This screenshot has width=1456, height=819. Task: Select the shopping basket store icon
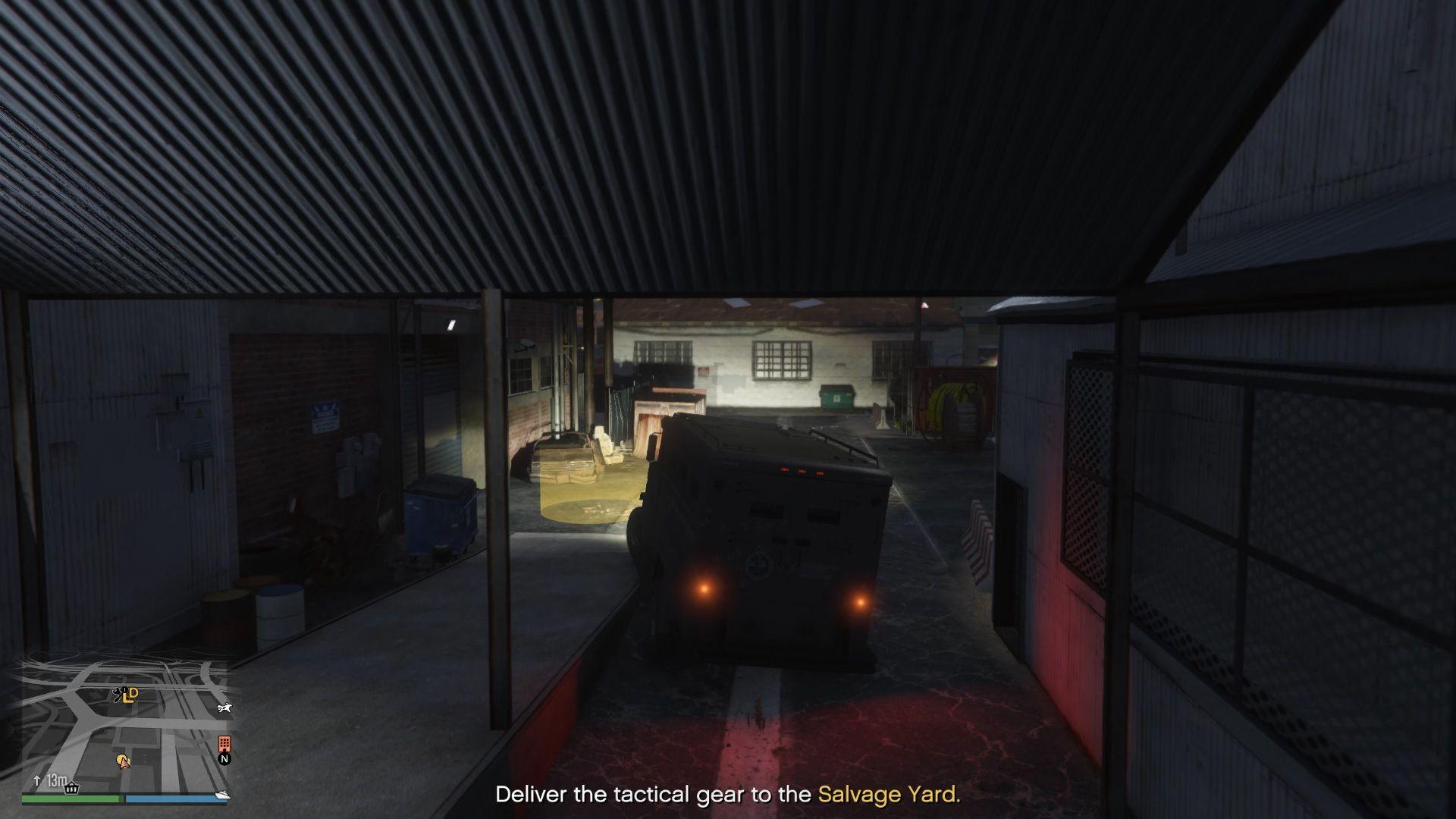72,788
